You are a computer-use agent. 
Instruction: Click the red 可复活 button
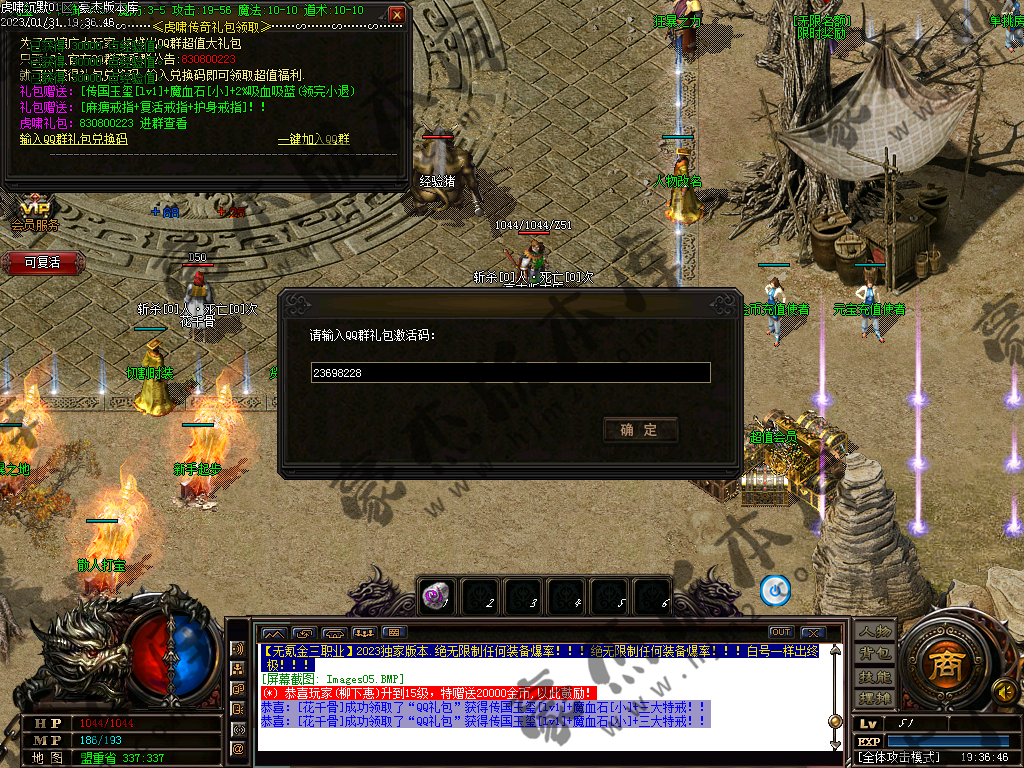click(x=42, y=263)
